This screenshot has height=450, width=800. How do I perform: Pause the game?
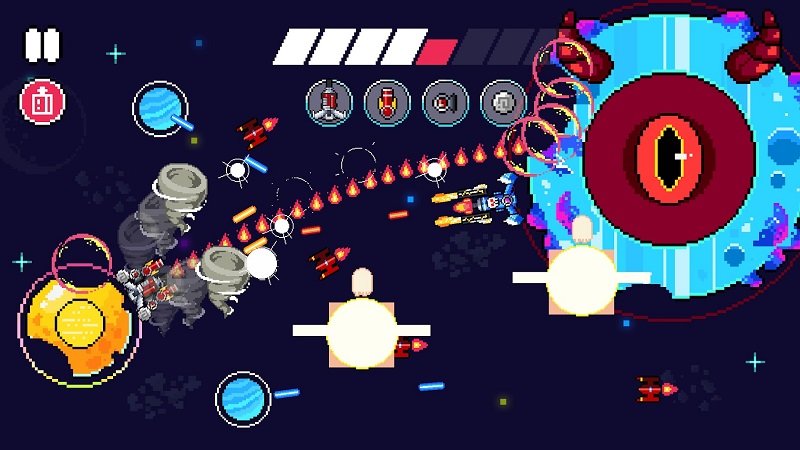[42, 45]
